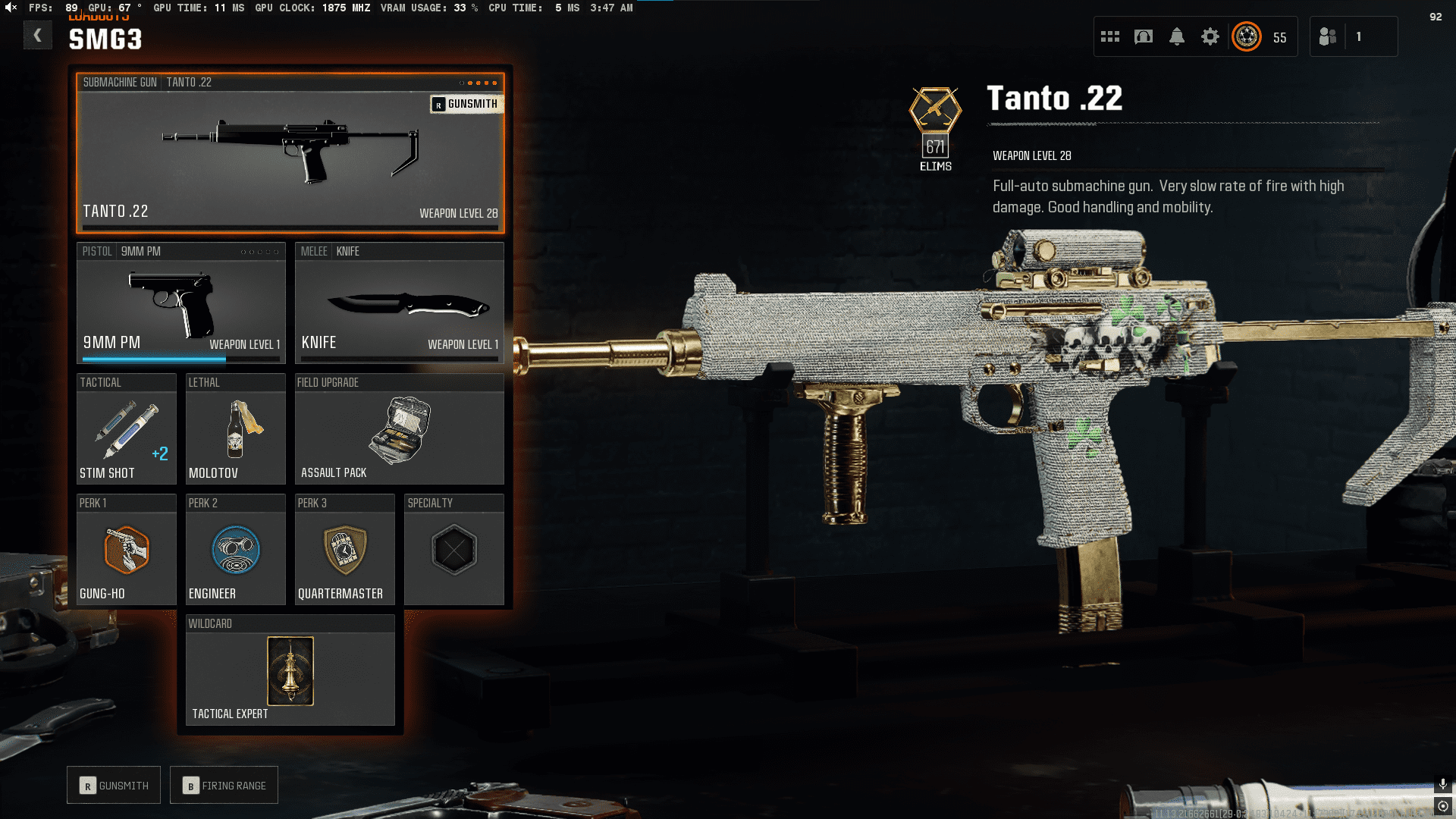Select the Engineer perk 2 slot
Image resolution: width=1456 pixels, height=819 pixels.
(235, 550)
